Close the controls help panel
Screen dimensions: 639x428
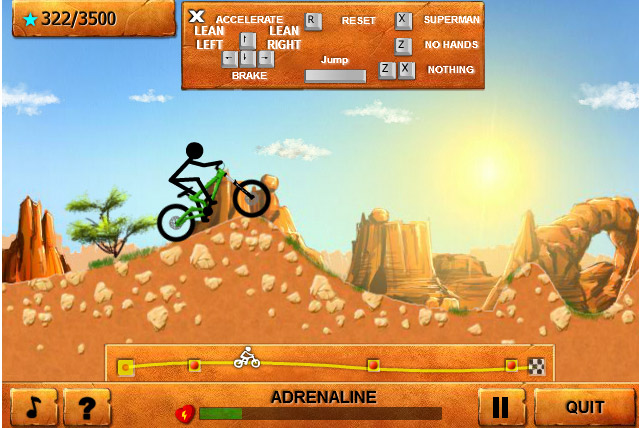197,17
